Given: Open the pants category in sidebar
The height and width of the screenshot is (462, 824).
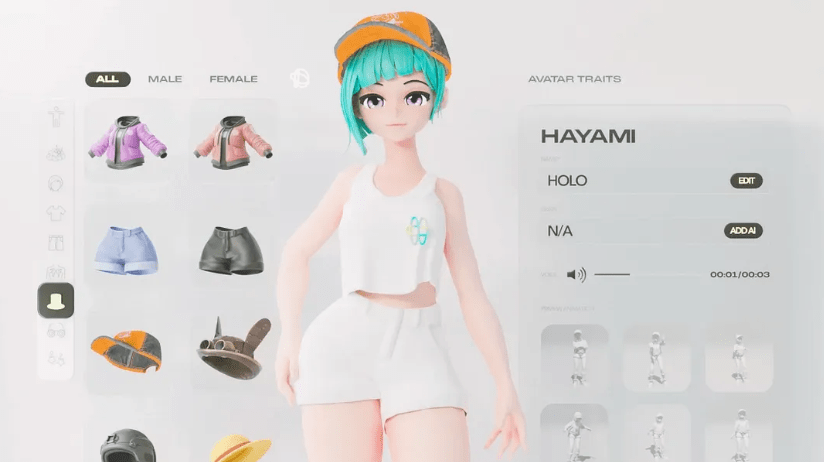Looking at the screenshot, I should point(56,242).
